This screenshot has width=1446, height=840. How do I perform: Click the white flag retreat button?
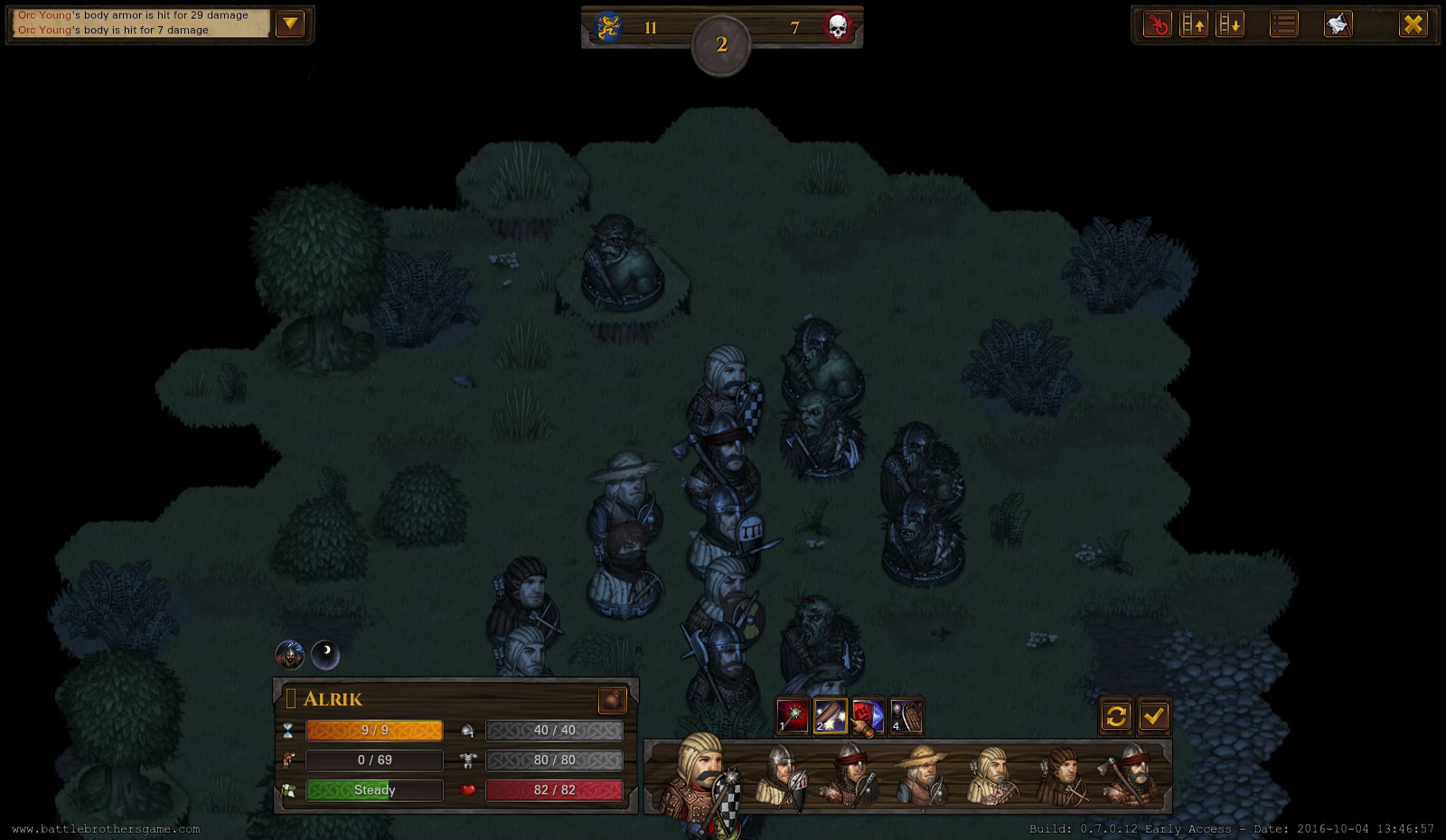[x=1338, y=24]
